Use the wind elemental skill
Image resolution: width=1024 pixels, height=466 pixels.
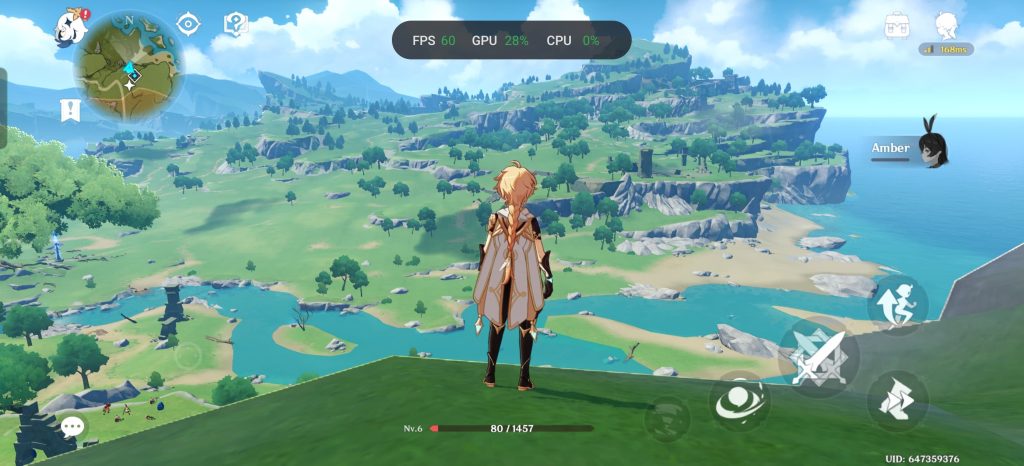point(739,401)
